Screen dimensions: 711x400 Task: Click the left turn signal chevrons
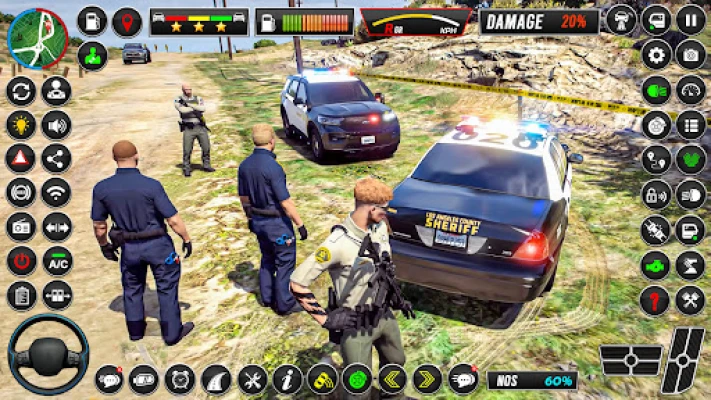pos(391,379)
